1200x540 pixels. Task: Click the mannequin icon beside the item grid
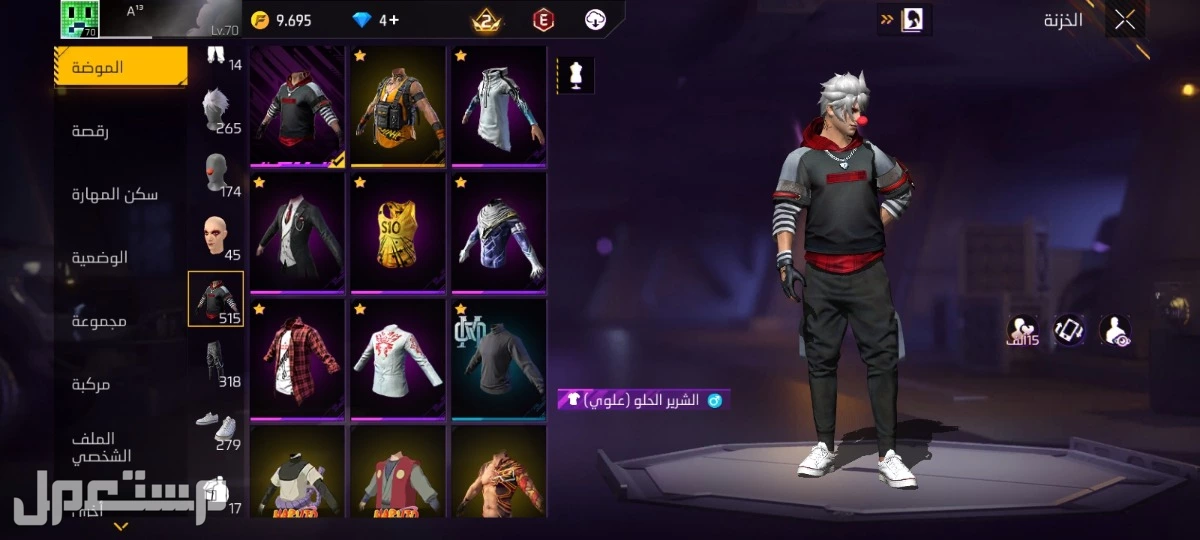[575, 75]
